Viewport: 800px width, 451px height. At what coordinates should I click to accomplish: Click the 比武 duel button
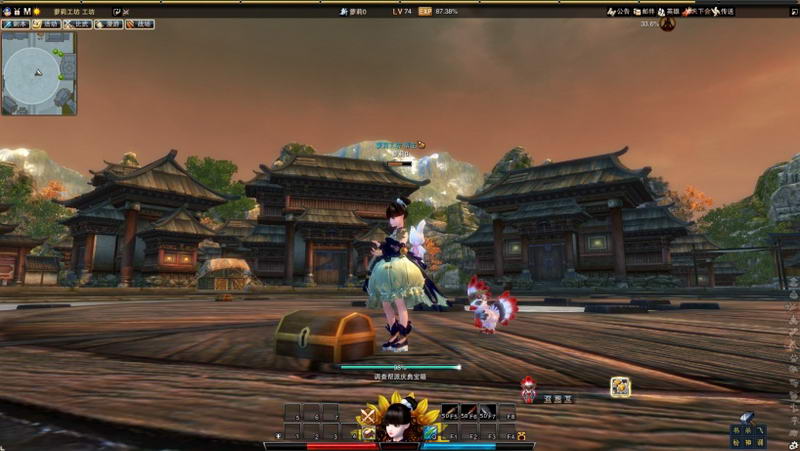78,24
